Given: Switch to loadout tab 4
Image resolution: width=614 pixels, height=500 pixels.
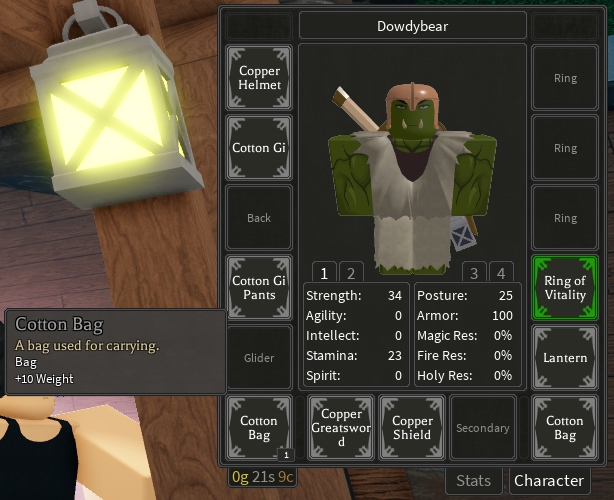Looking at the screenshot, I should click(x=499, y=272).
